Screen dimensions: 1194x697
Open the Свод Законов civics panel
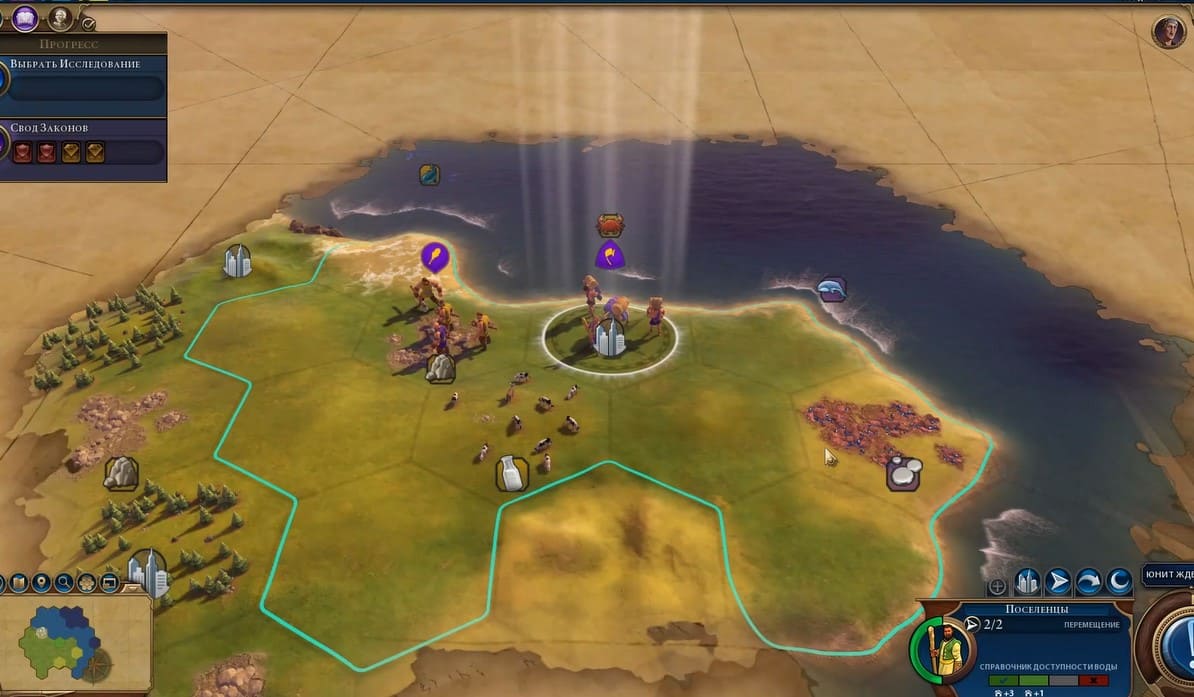tap(85, 140)
